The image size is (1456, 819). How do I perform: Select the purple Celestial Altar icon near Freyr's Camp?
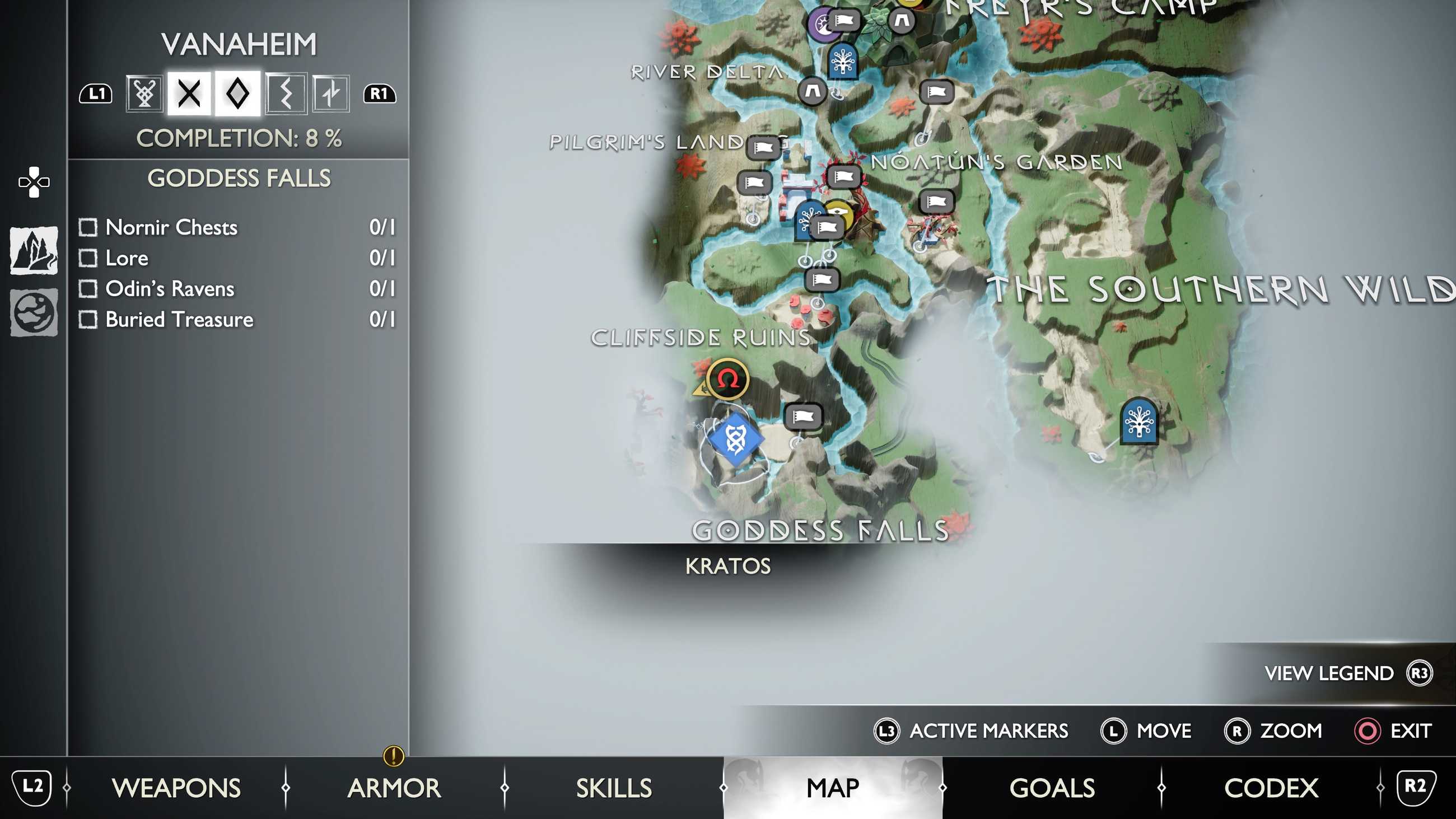pyautogui.click(x=821, y=22)
